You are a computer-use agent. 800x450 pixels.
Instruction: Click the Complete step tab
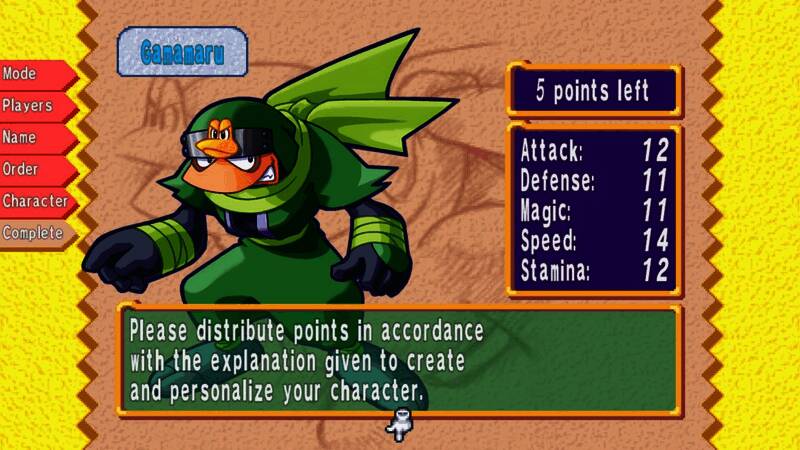point(34,233)
